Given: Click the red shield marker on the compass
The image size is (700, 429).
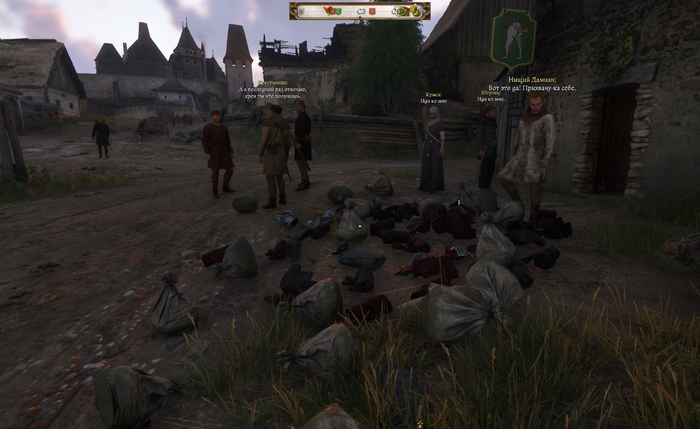Looking at the screenshot, I should [x=372, y=11].
